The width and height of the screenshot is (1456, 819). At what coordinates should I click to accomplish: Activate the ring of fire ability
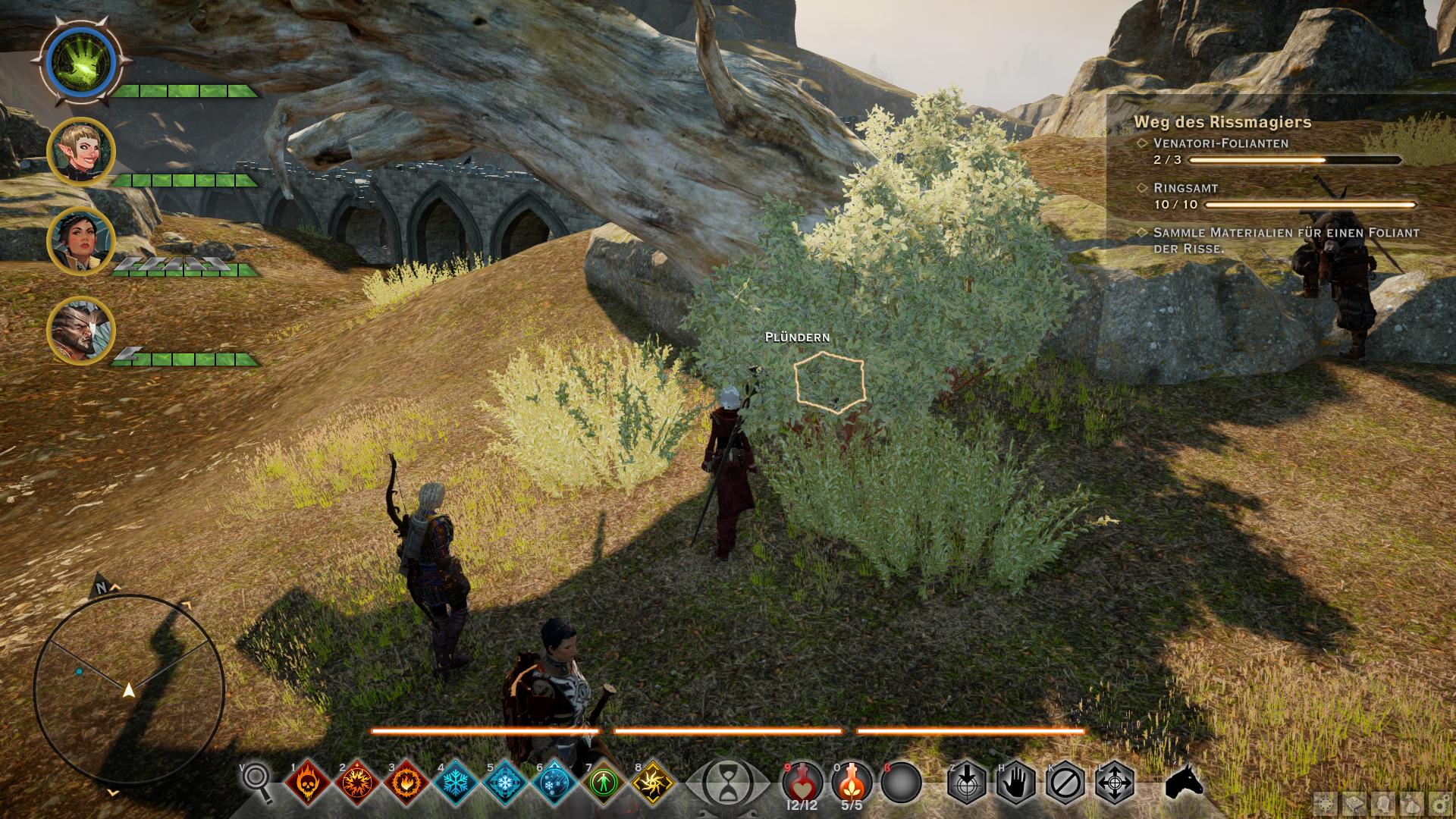tap(406, 782)
